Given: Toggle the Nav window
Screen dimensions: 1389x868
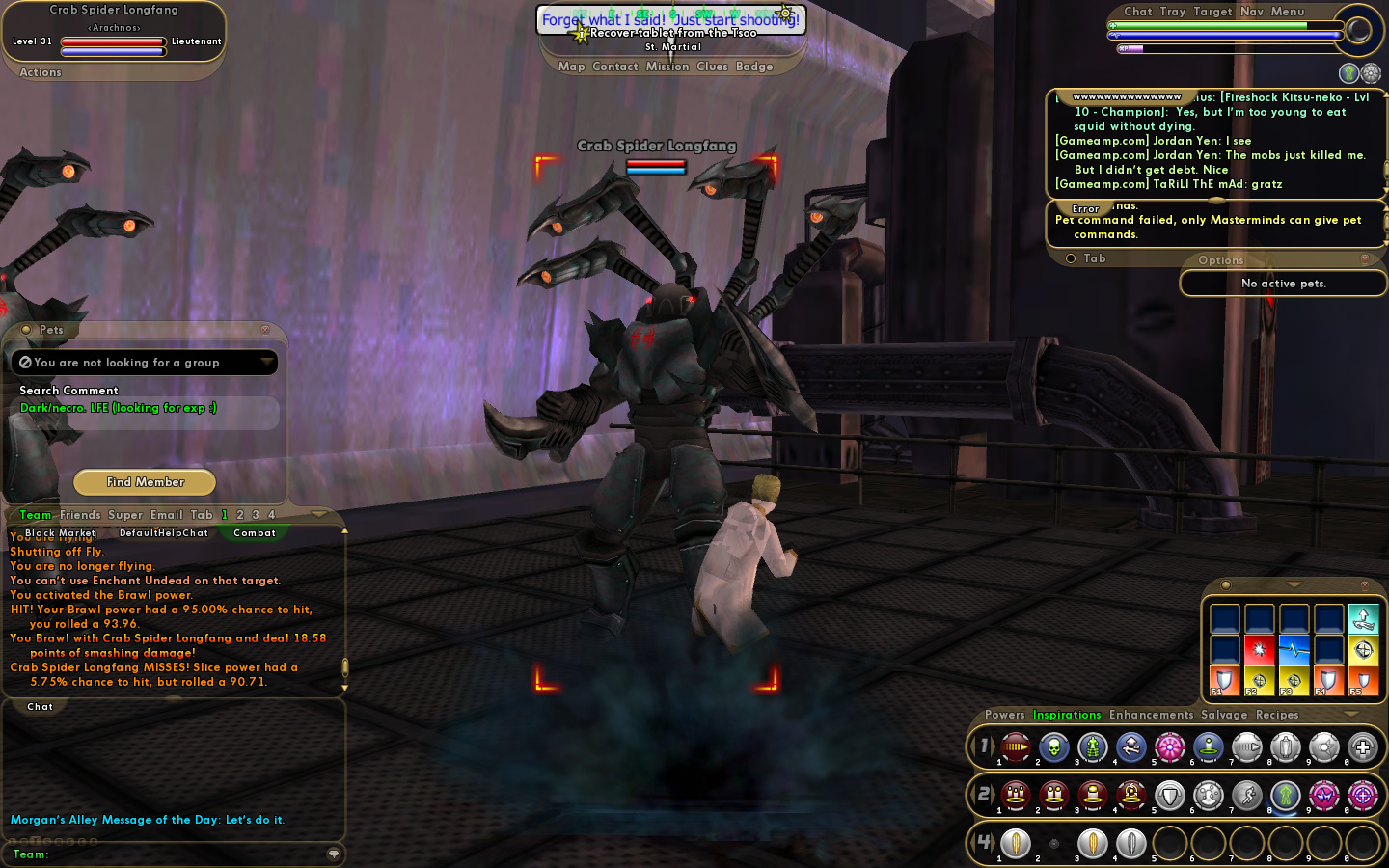Looking at the screenshot, I should tap(1252, 12).
